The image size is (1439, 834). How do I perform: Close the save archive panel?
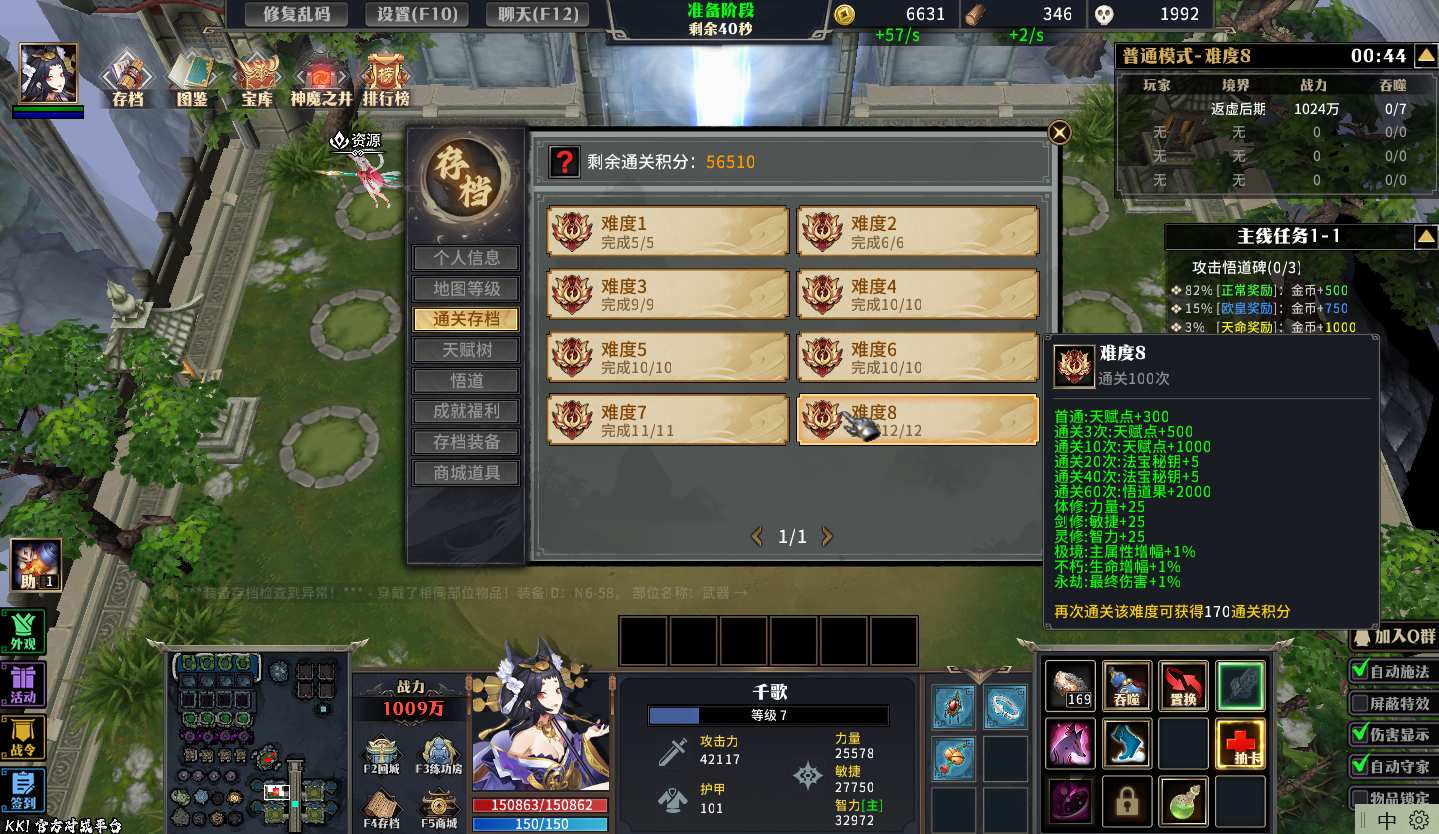coord(1059,132)
